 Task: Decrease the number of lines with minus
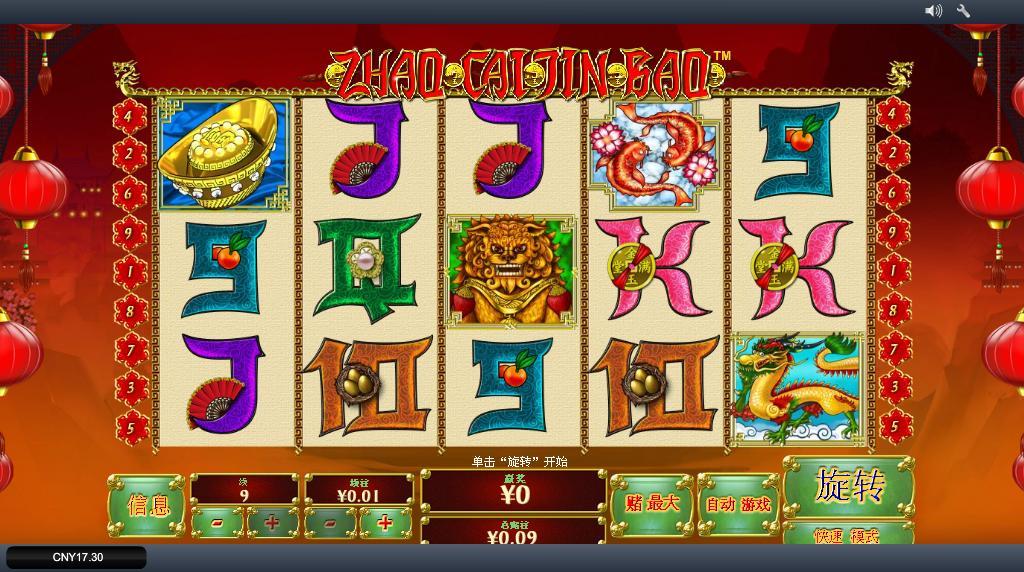218,522
